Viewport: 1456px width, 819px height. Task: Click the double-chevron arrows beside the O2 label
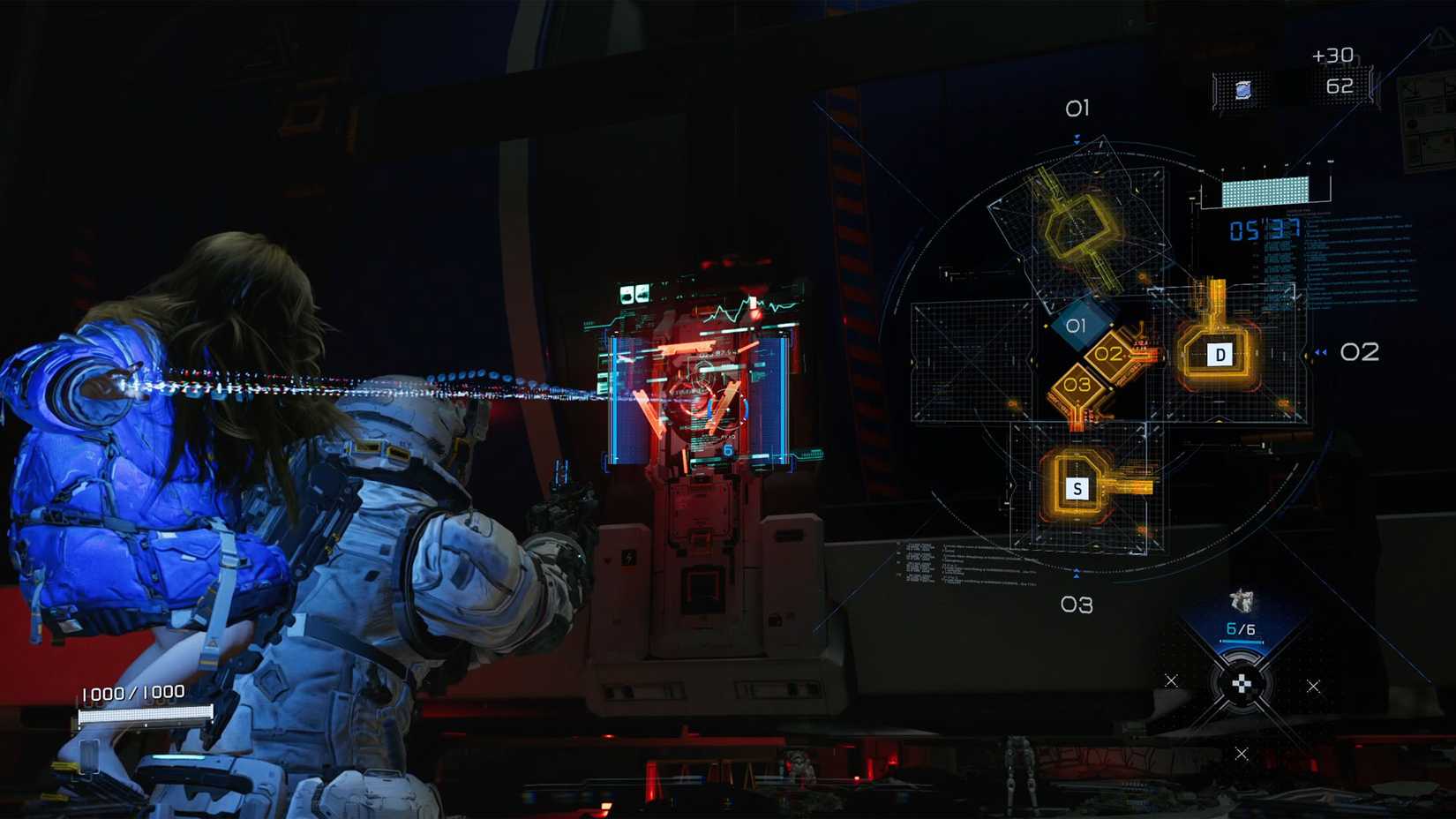(x=1318, y=350)
